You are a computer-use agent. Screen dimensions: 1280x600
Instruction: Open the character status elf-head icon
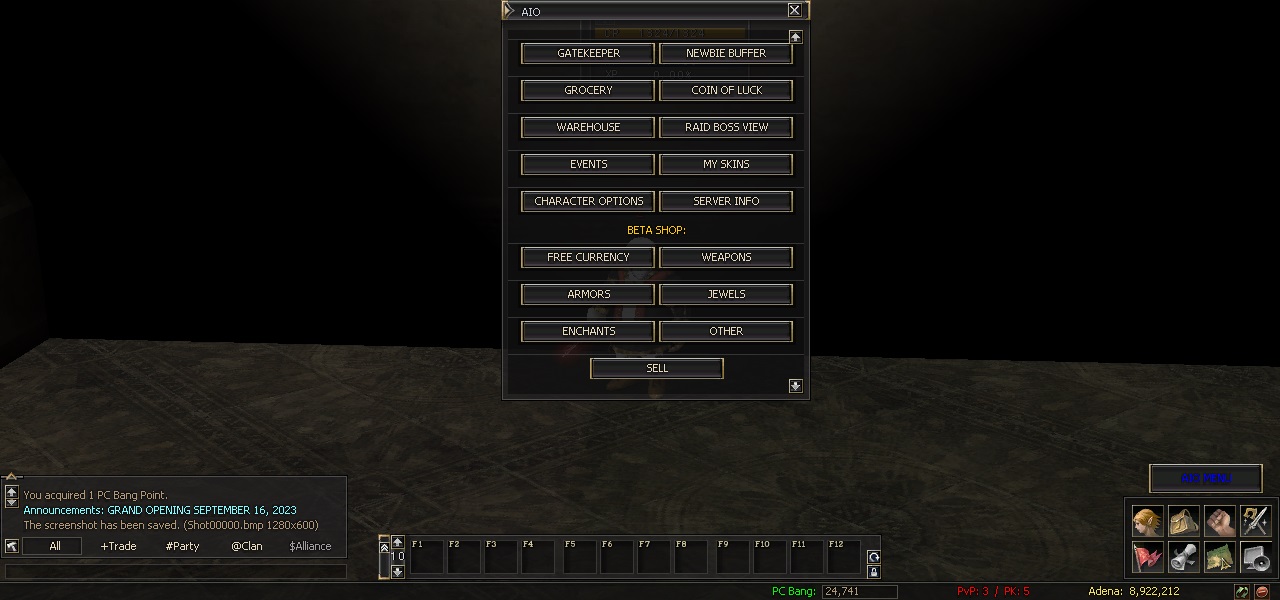coord(1147,521)
